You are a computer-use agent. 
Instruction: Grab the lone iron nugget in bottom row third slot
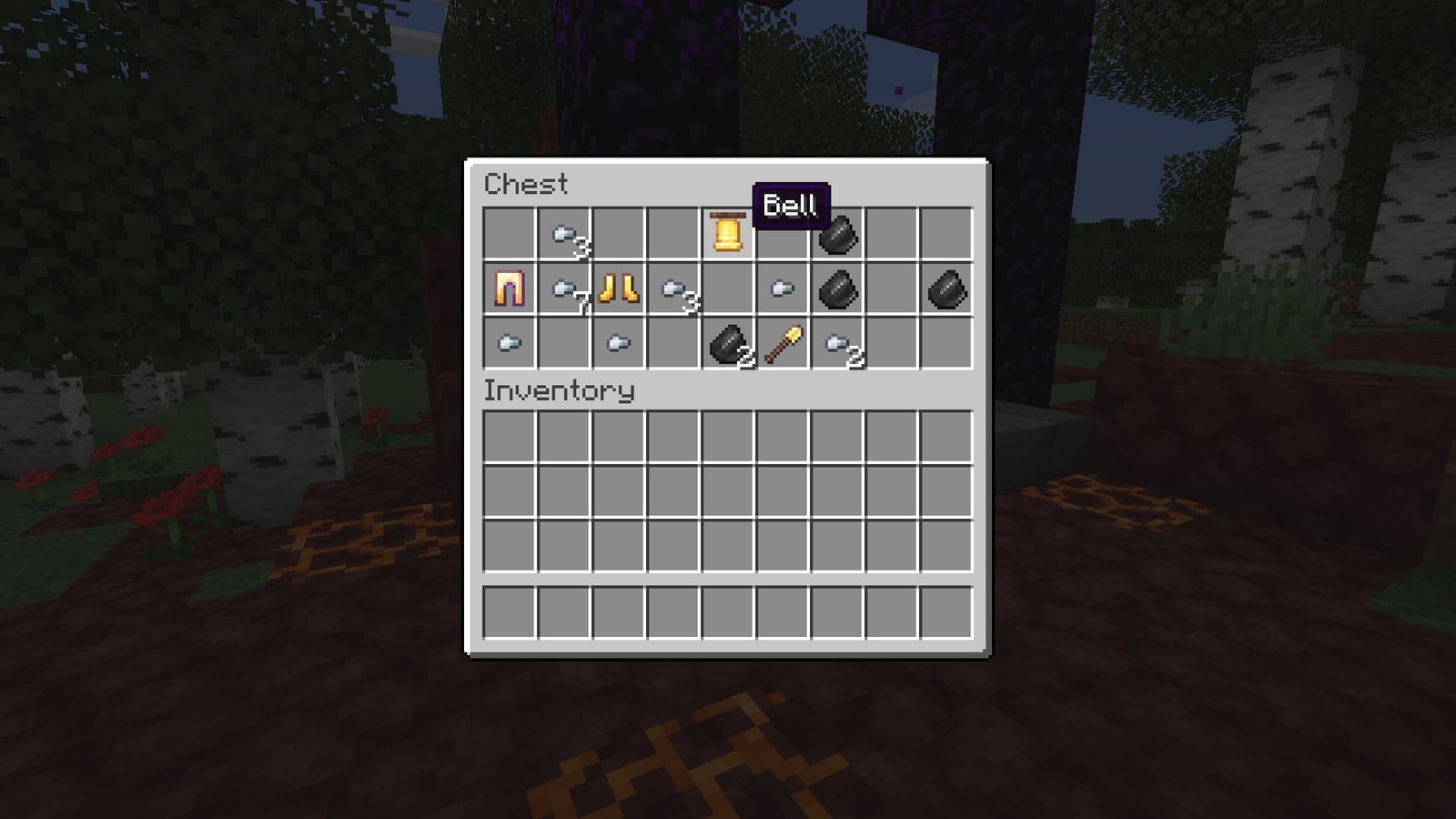(x=619, y=344)
